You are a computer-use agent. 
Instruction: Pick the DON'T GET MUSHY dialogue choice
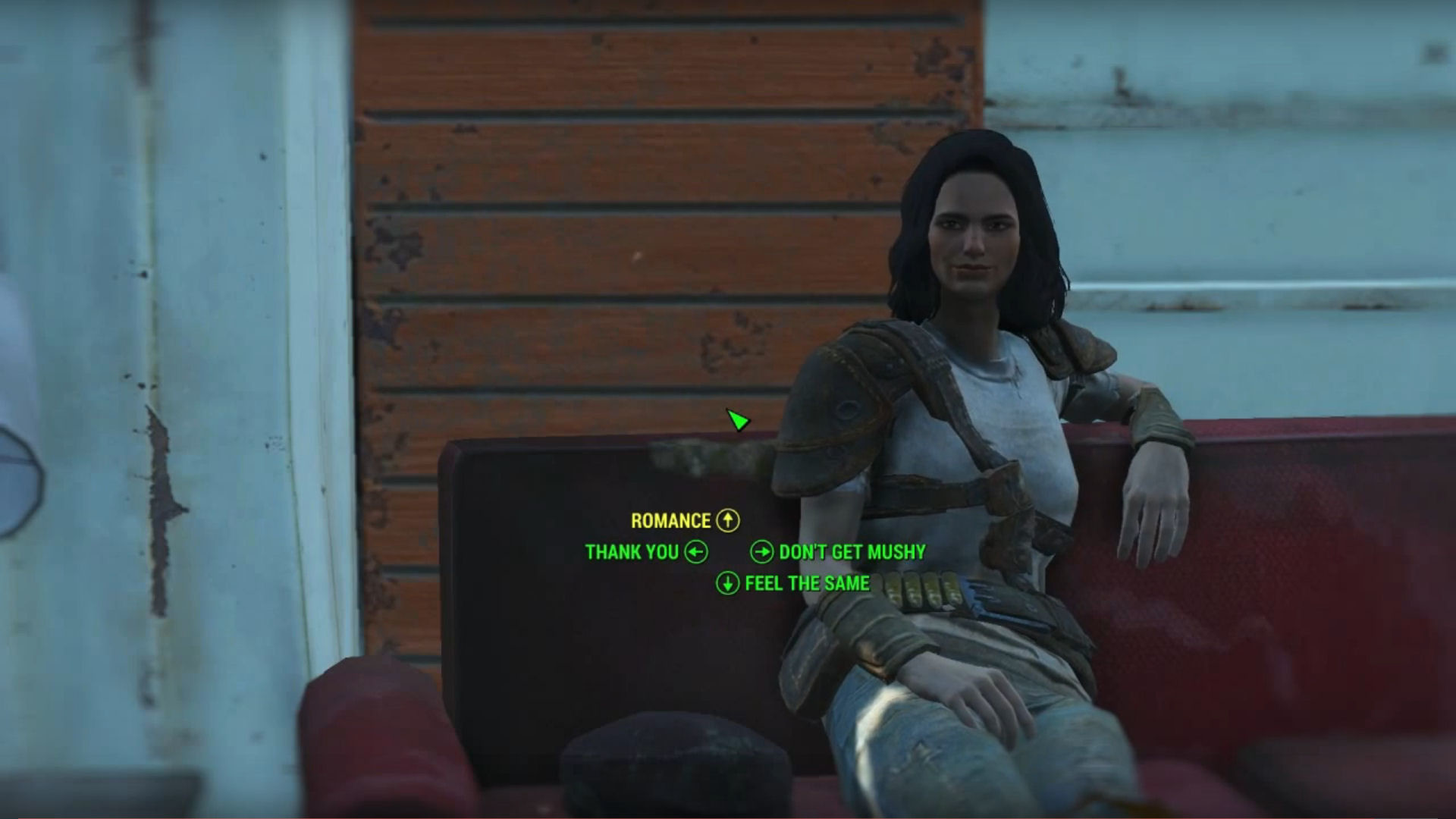851,552
